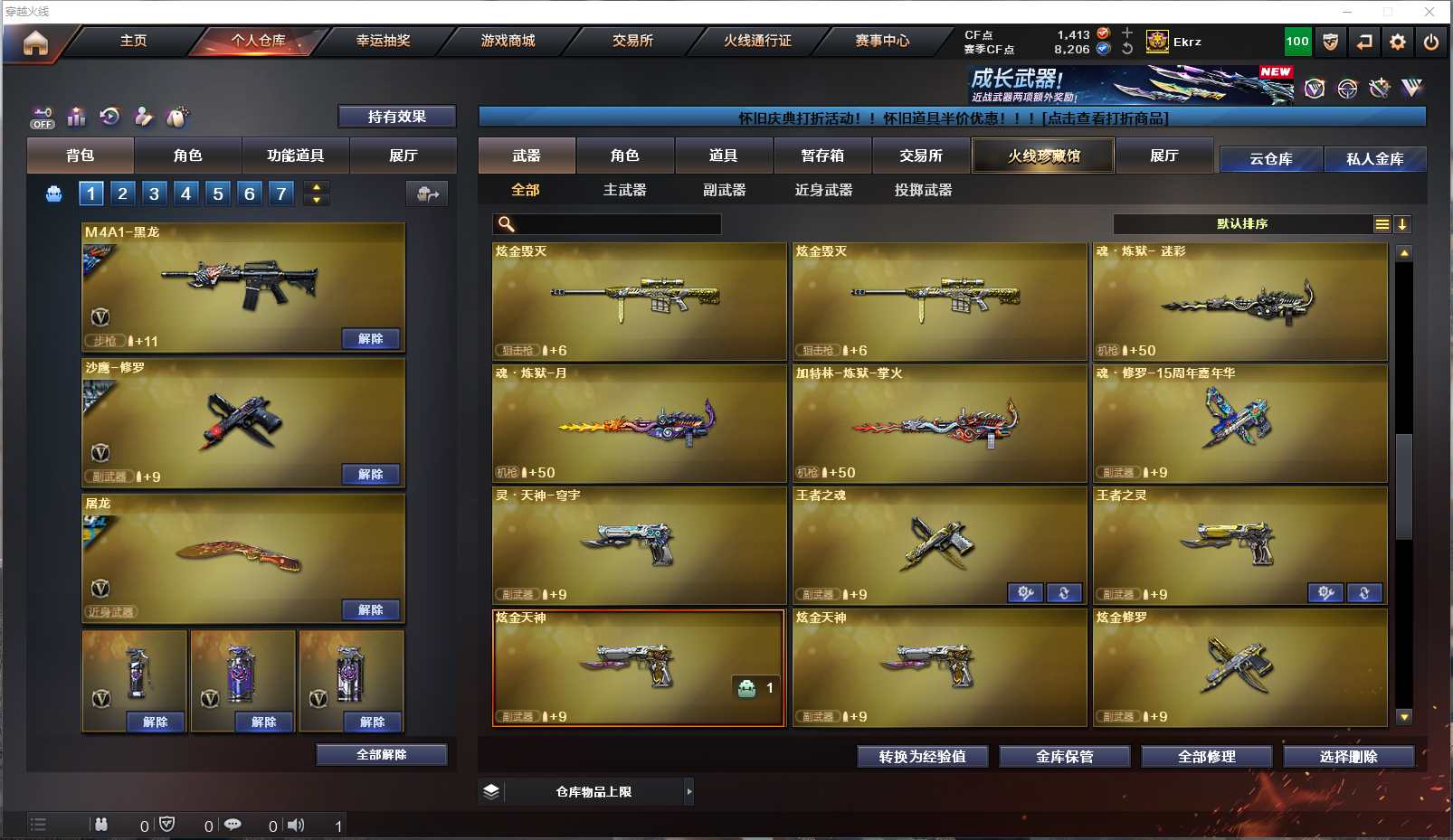Filter by 近身武器 melee weapons
Screen dimensions: 1453x840
[x=823, y=190]
